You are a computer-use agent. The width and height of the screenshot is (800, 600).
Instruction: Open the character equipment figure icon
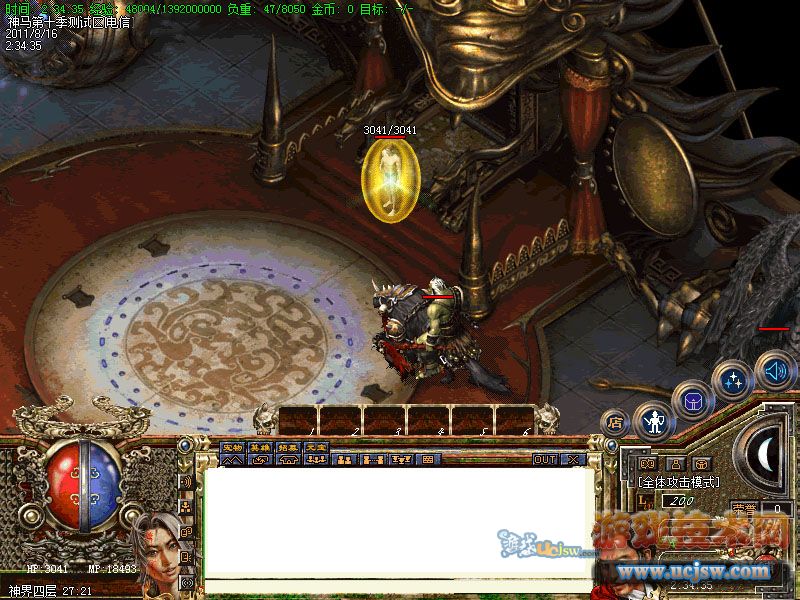[655, 421]
